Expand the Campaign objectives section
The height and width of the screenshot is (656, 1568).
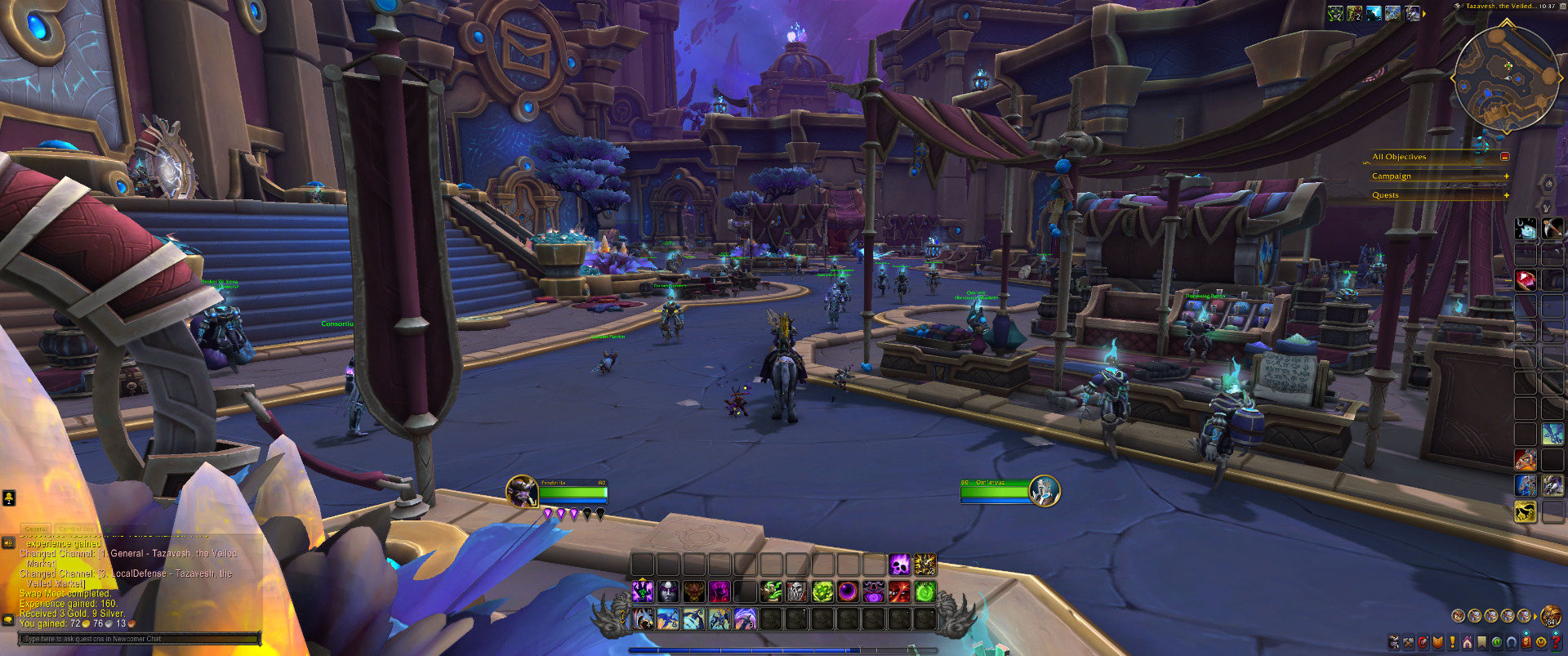pyautogui.click(x=1506, y=176)
